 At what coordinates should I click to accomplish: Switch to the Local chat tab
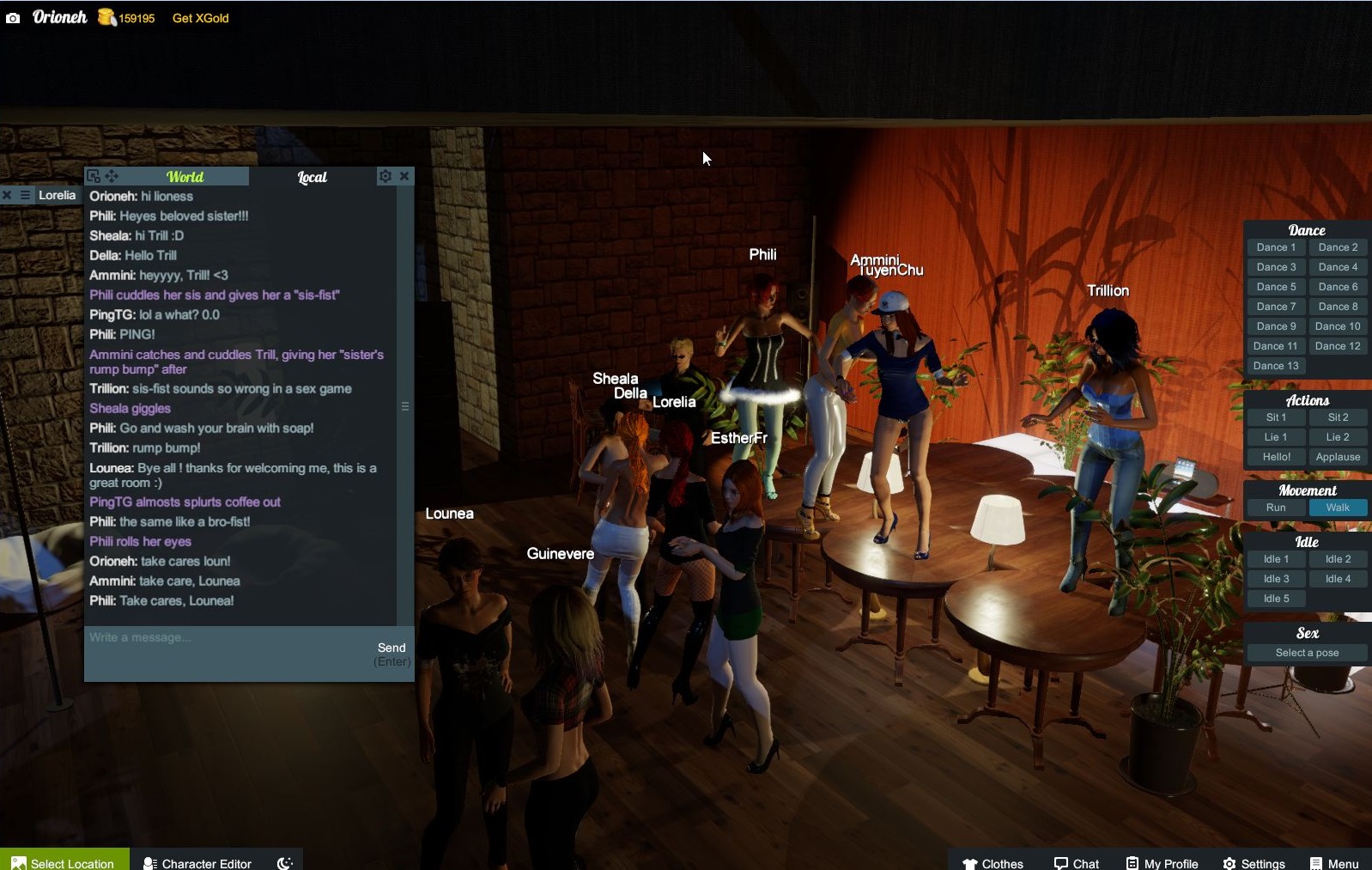[x=312, y=177]
